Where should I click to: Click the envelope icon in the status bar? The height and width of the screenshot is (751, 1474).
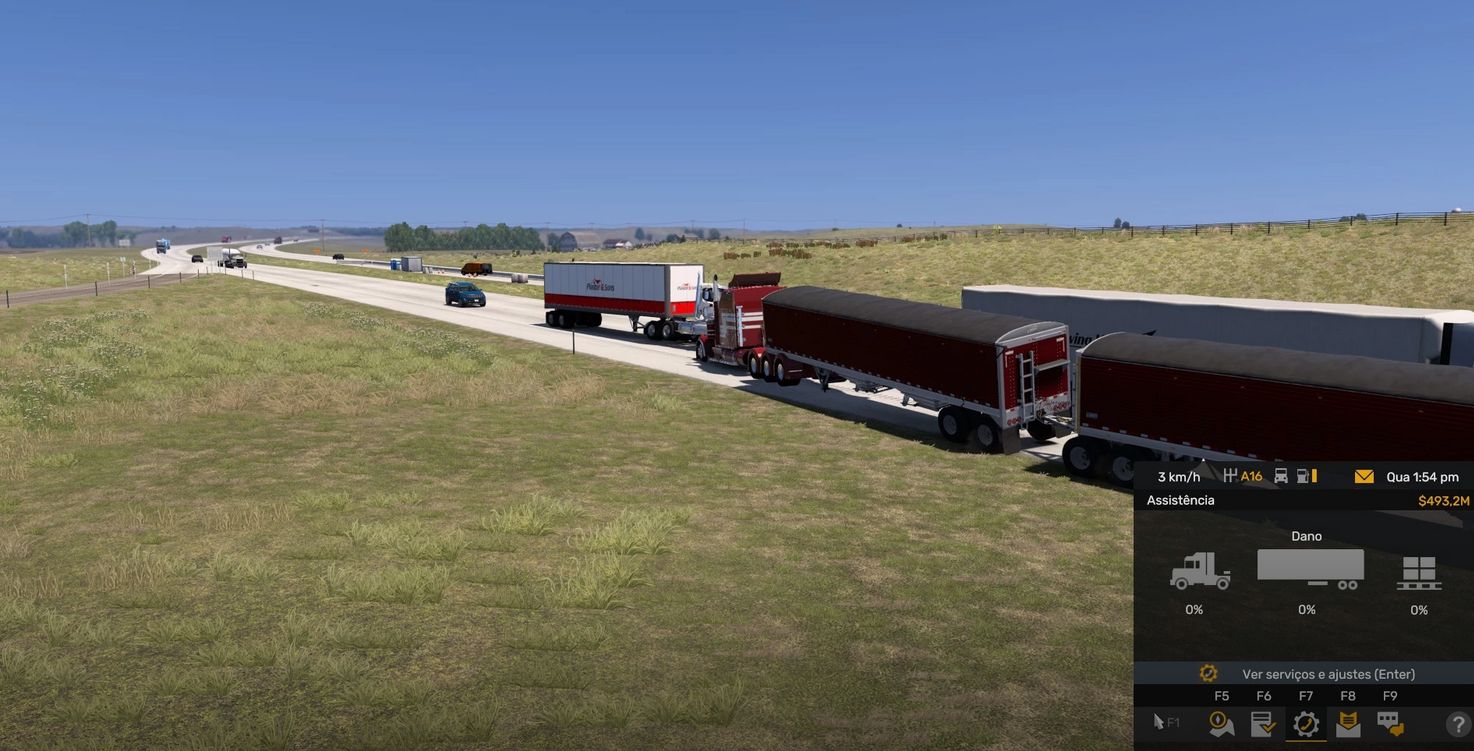tap(1363, 476)
